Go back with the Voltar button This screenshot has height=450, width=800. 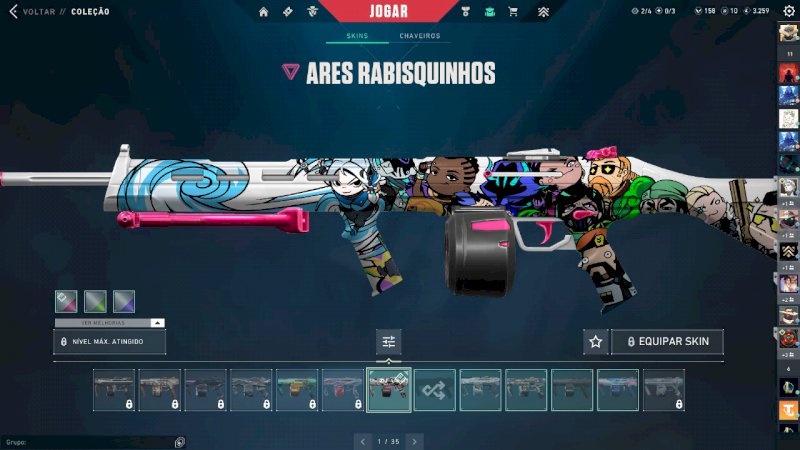32,11
